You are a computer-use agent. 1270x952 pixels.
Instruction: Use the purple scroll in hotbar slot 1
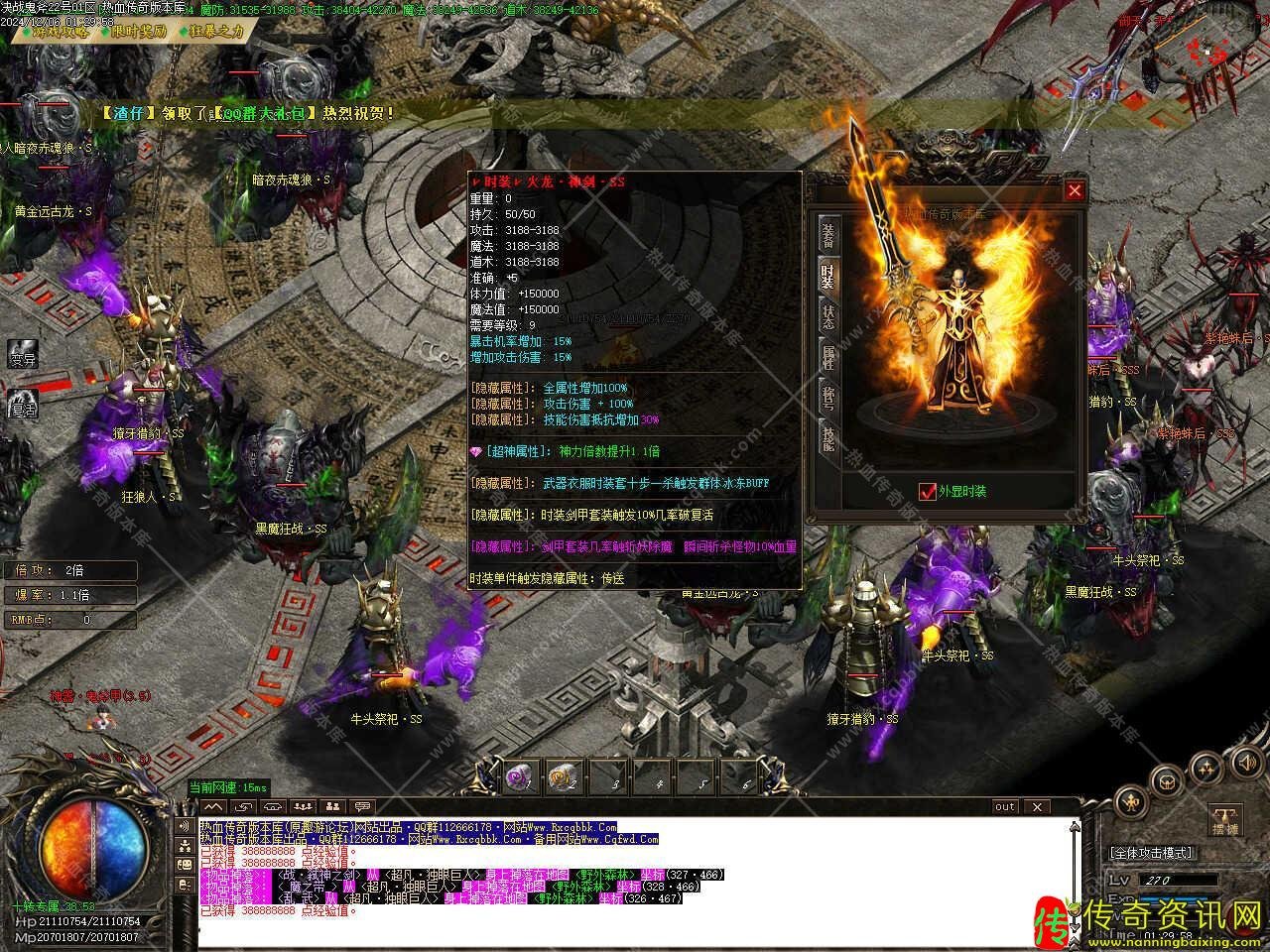pyautogui.click(x=518, y=777)
